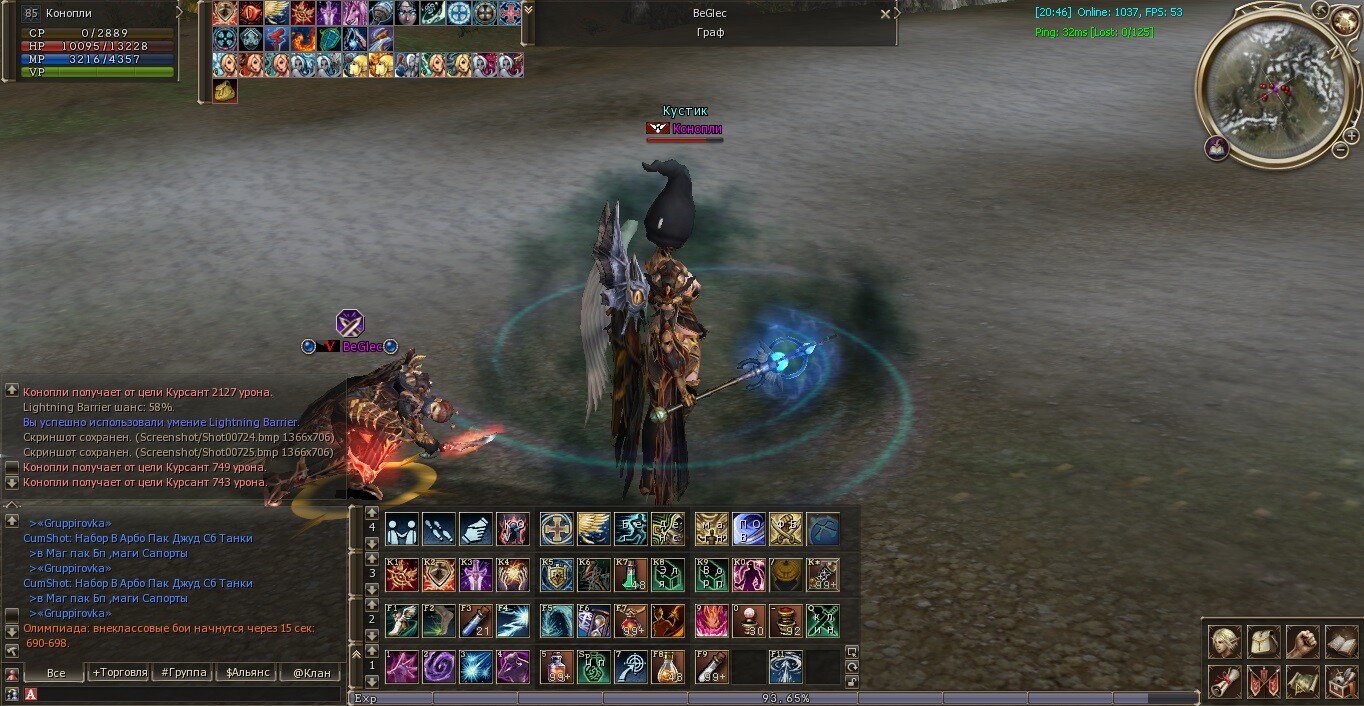
Task: Cast the purple vortex skill in slot 2
Action: [438, 667]
